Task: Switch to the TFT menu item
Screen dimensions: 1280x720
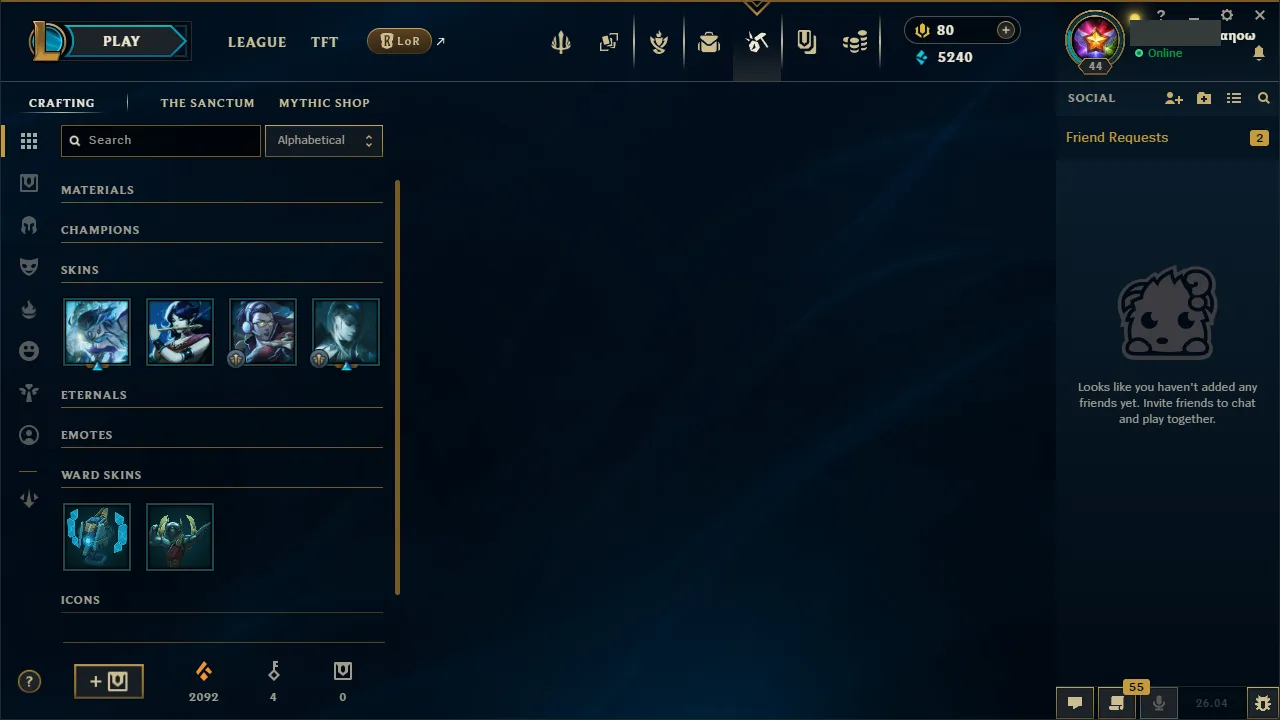Action: pos(324,41)
